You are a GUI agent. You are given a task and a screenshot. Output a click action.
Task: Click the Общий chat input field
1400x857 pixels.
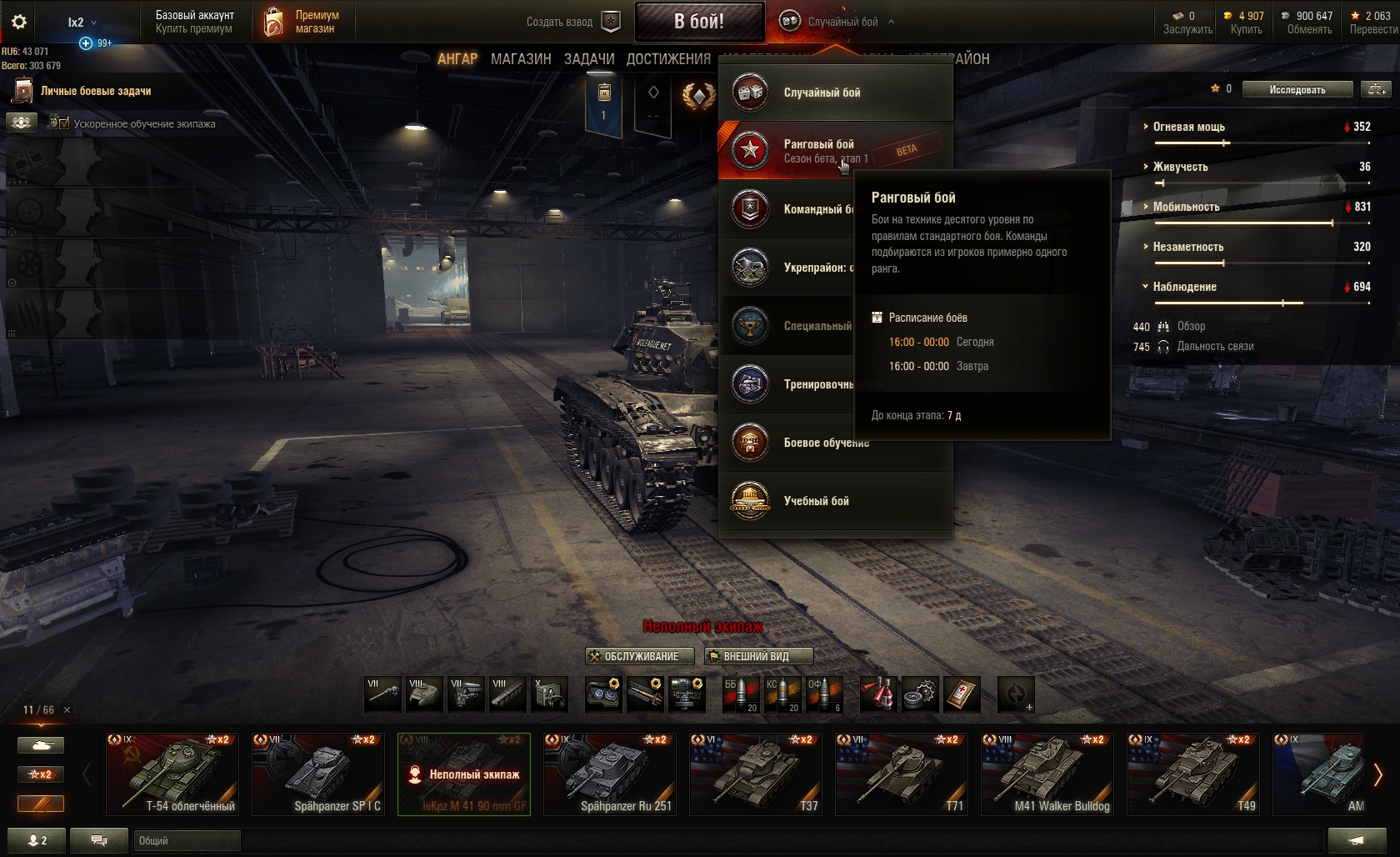click(x=187, y=840)
